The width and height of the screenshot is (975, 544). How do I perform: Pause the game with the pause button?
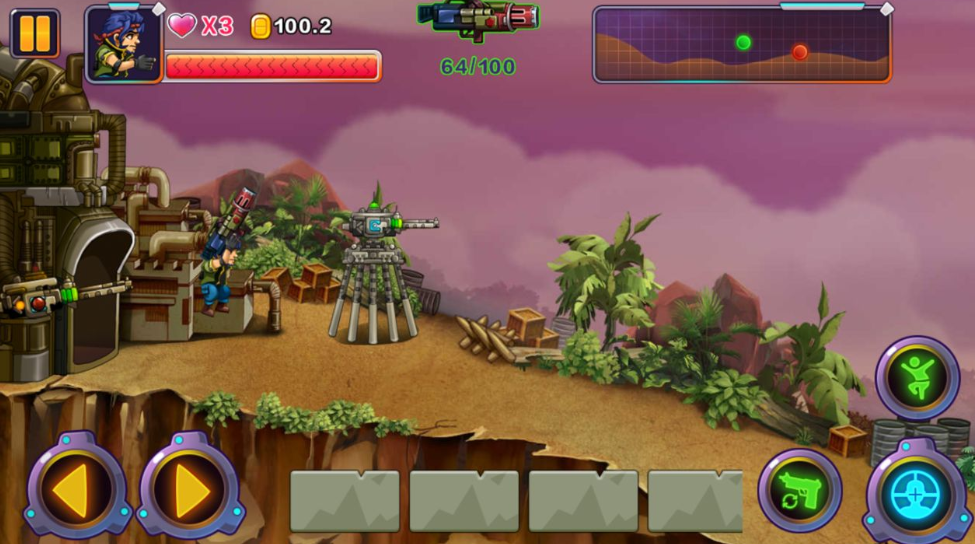pos(35,33)
